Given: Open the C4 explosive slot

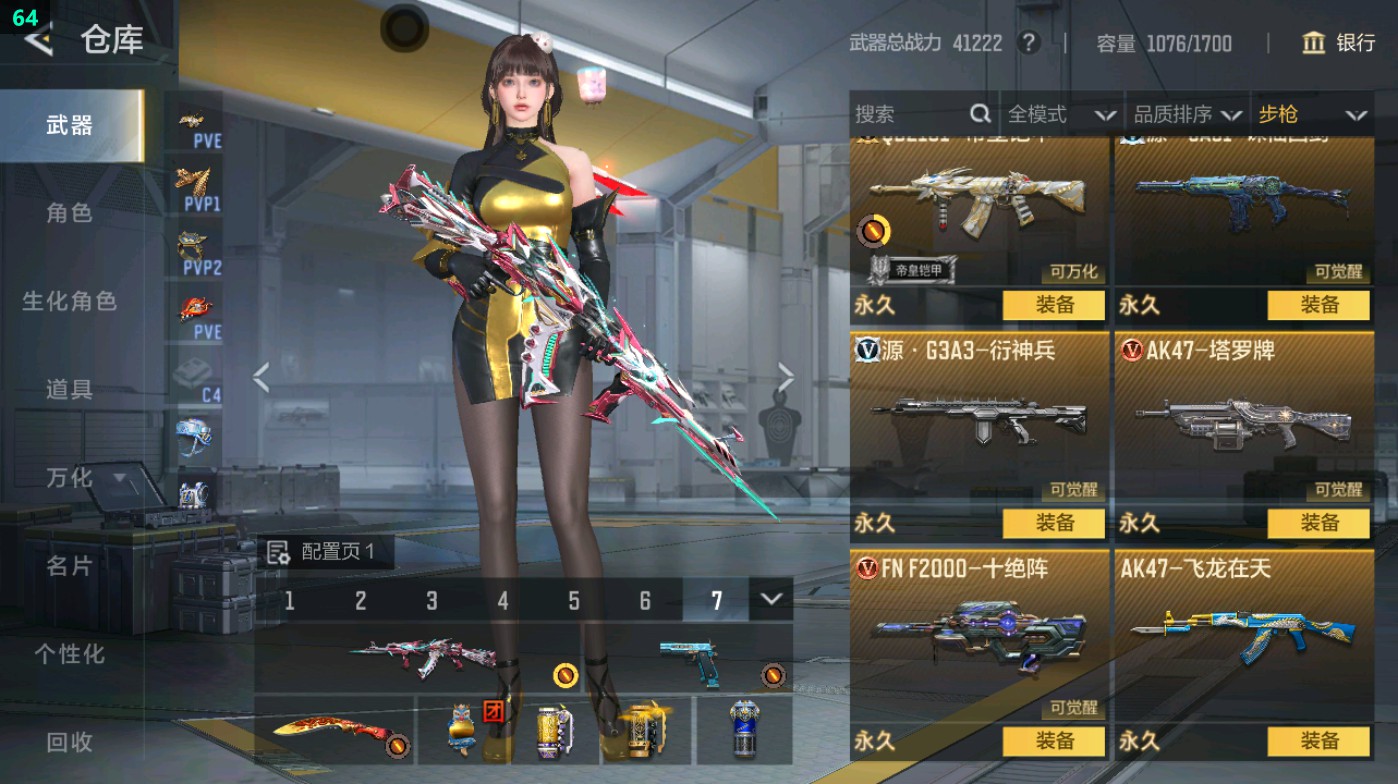Looking at the screenshot, I should 197,375.
